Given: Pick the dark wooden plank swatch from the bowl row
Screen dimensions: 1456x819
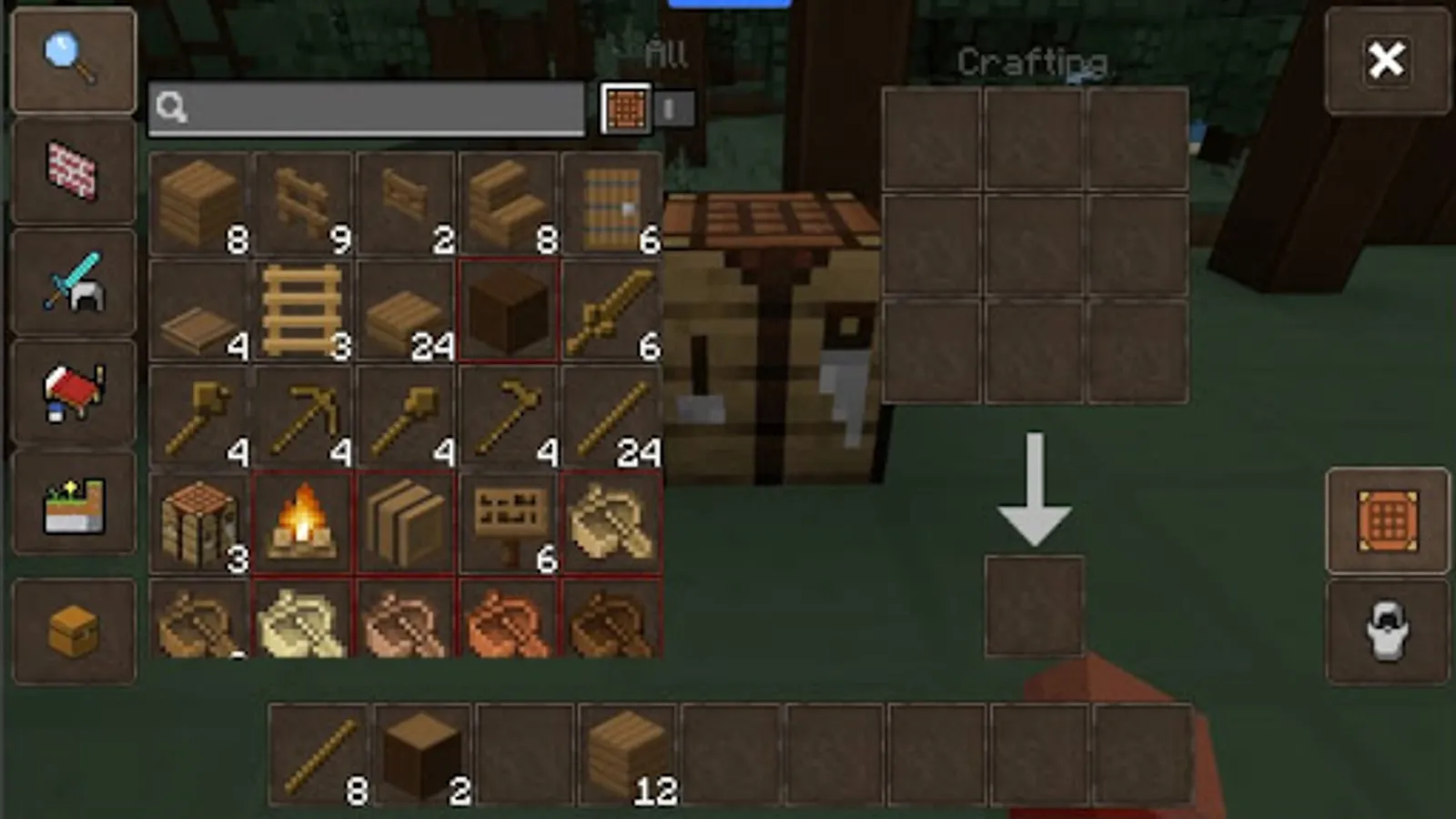Looking at the screenshot, I should coord(614,623).
